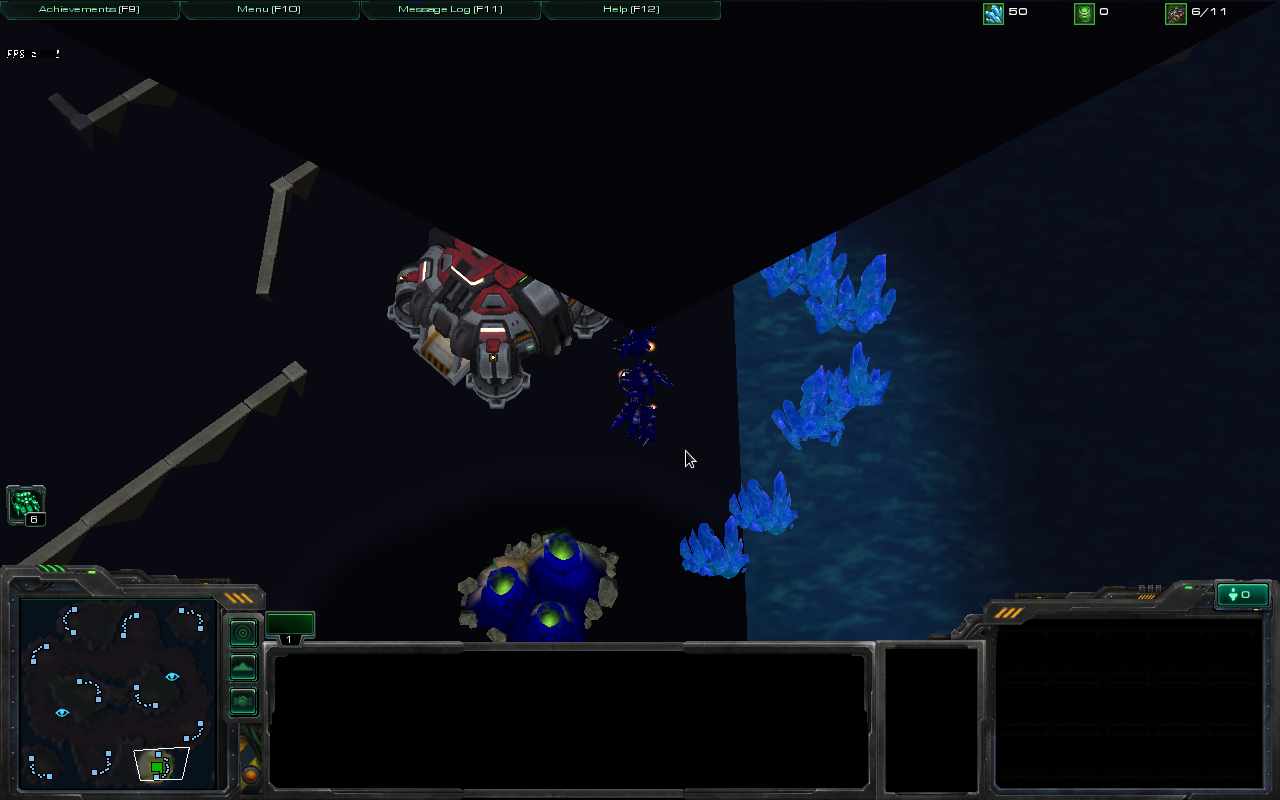Open the Help window
This screenshot has width=1280, height=800.
pos(631,10)
